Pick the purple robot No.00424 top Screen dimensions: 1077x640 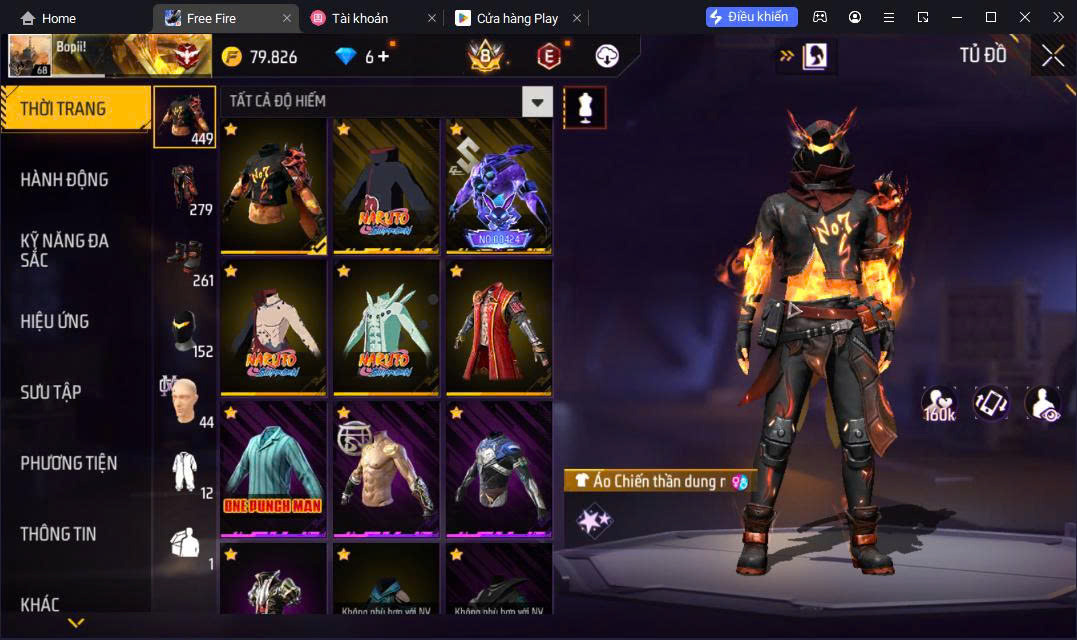(x=498, y=186)
